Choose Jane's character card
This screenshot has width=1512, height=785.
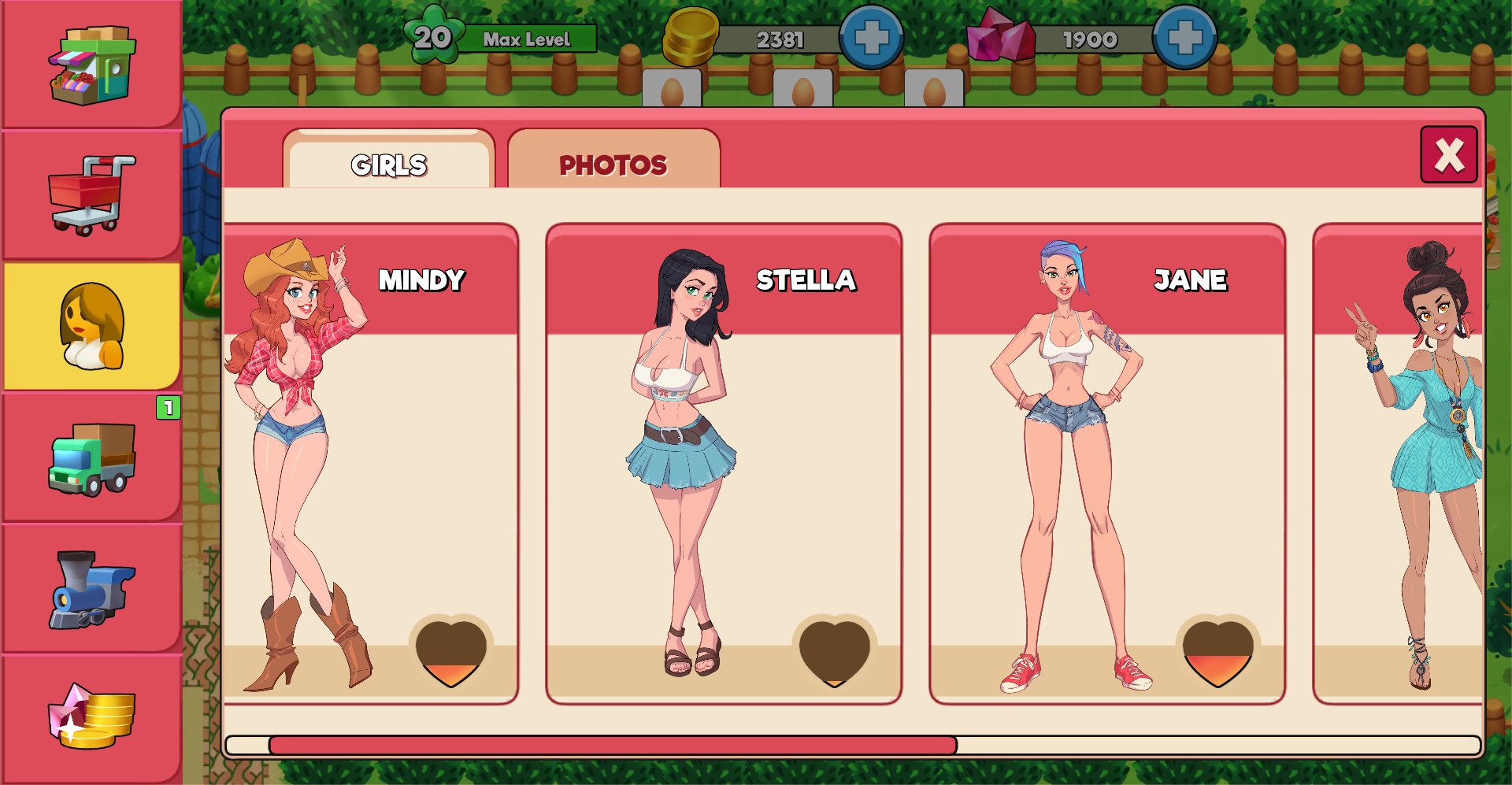pyautogui.click(x=1106, y=465)
